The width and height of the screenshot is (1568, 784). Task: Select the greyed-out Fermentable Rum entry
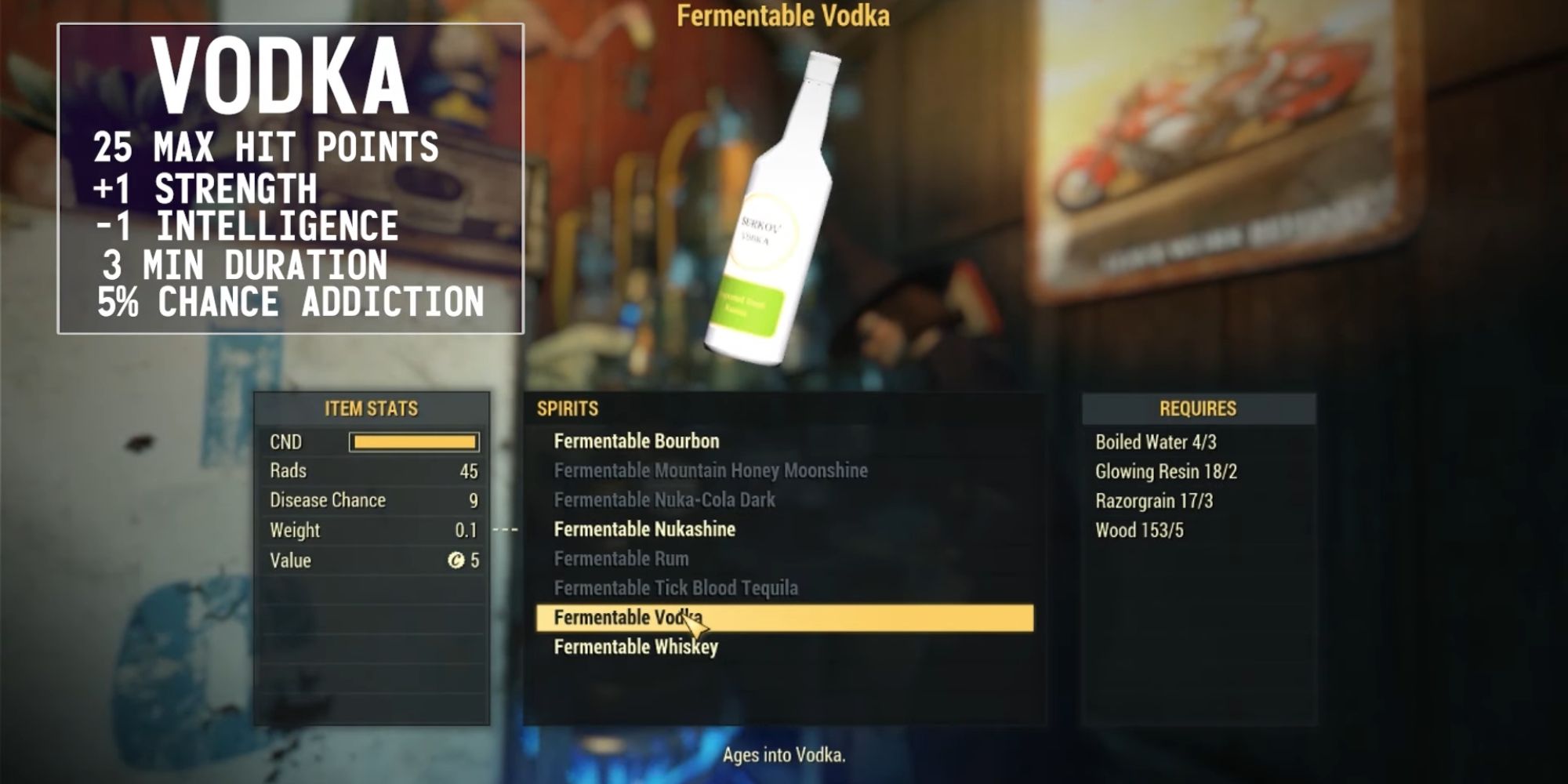click(622, 558)
